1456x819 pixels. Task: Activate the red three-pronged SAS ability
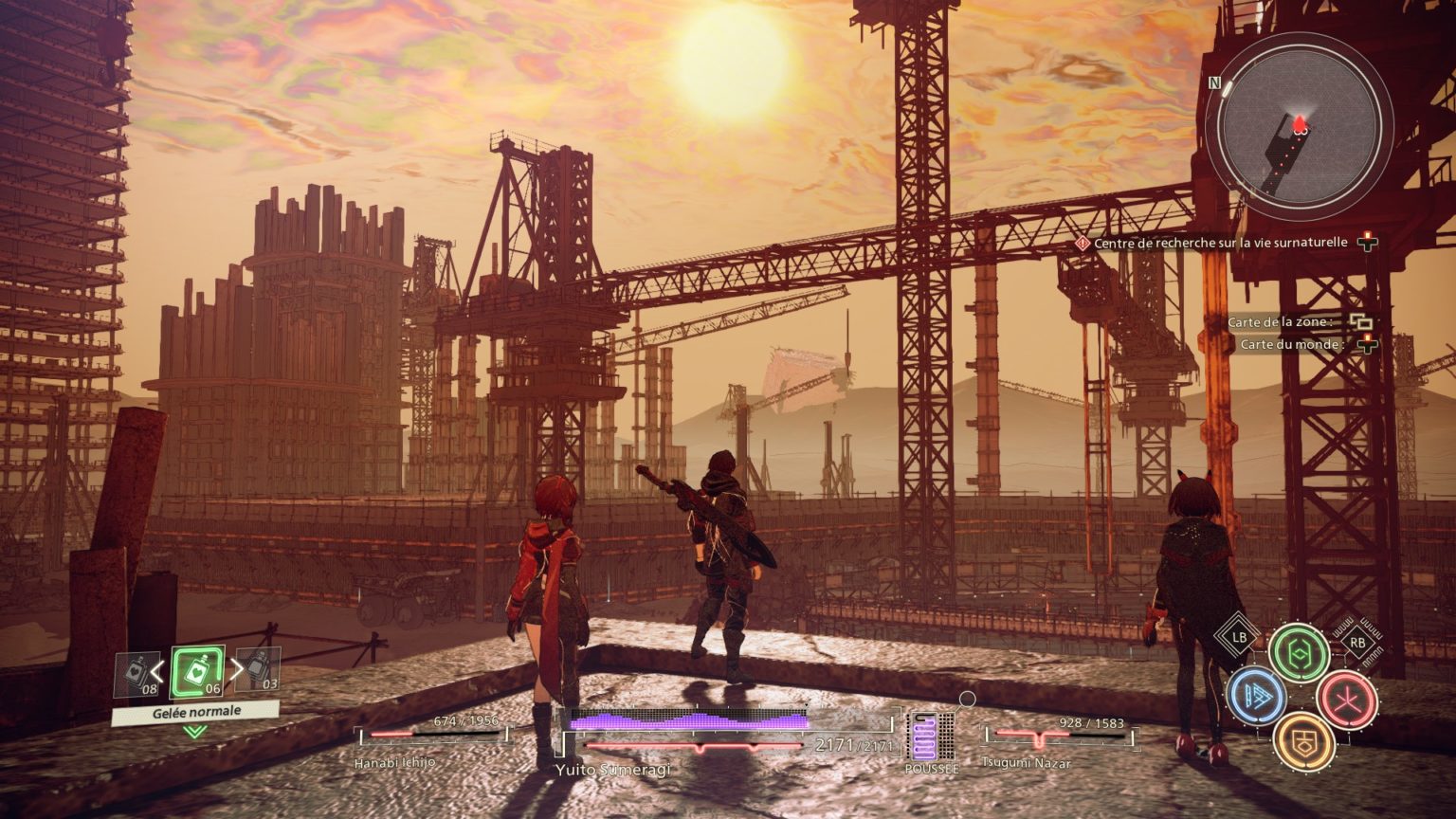pos(1346,699)
